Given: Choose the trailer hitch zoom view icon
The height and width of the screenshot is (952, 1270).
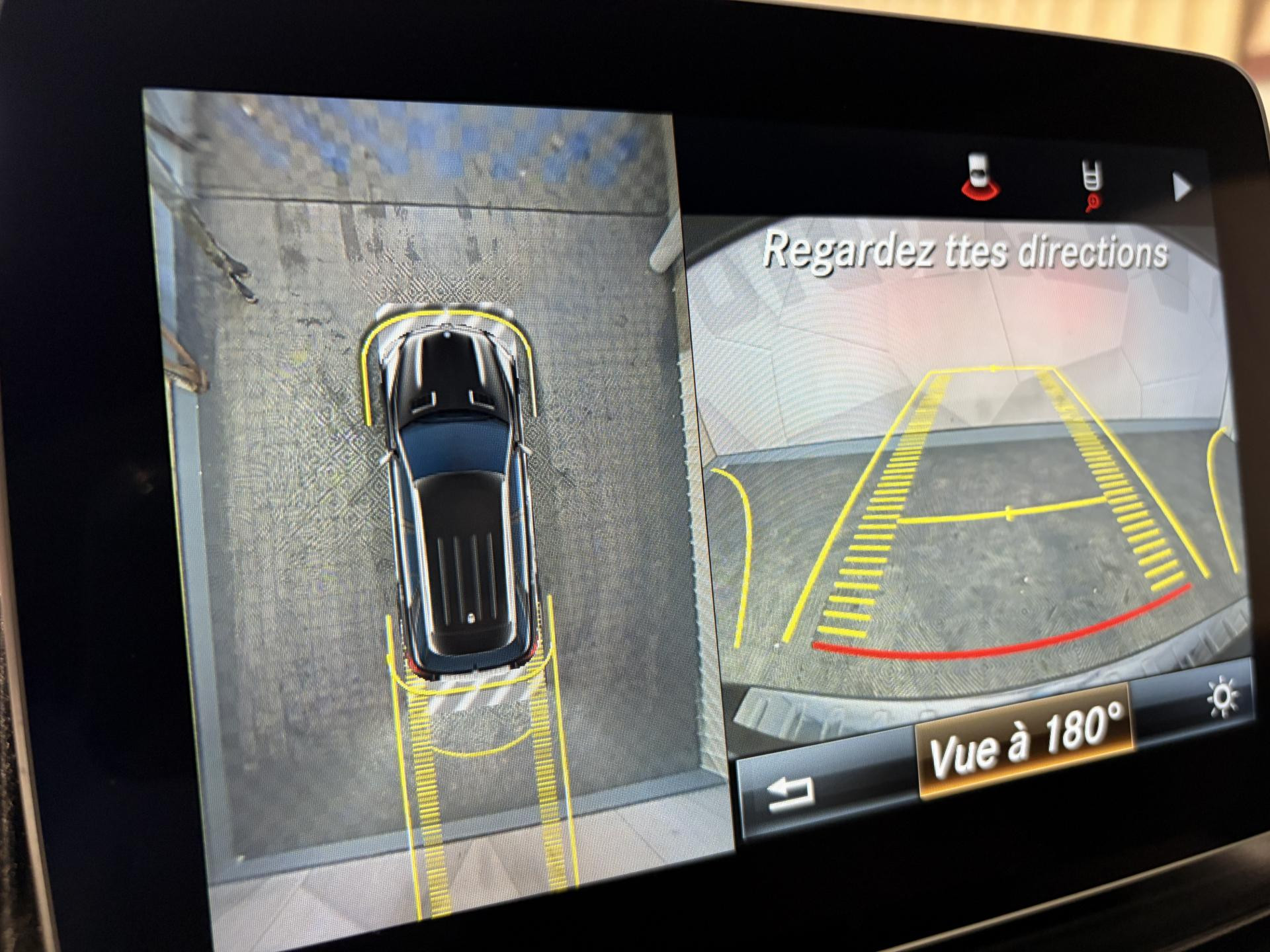Looking at the screenshot, I should [x=1090, y=184].
